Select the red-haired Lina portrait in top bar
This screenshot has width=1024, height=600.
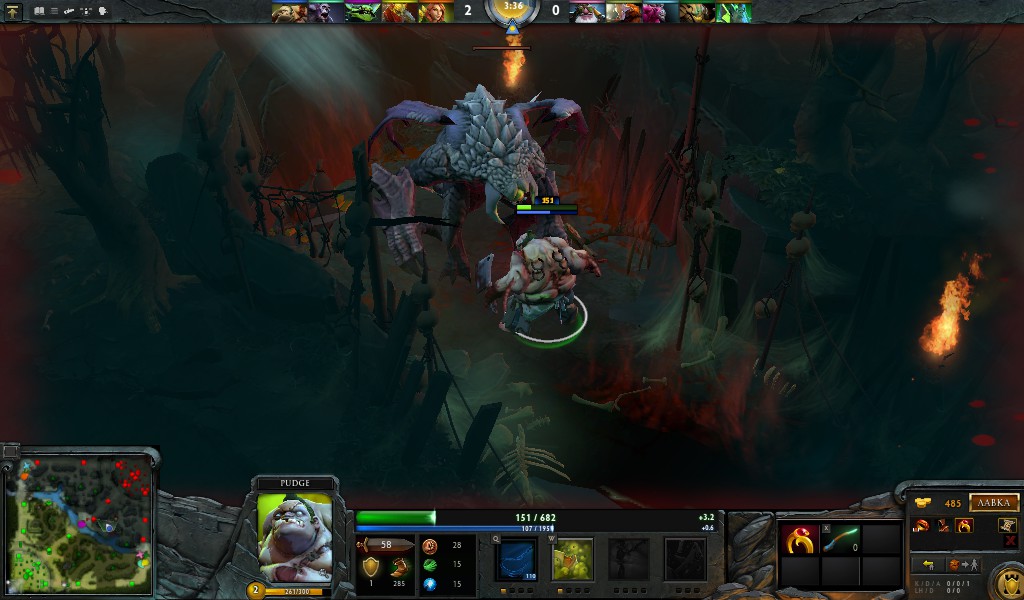(436, 12)
